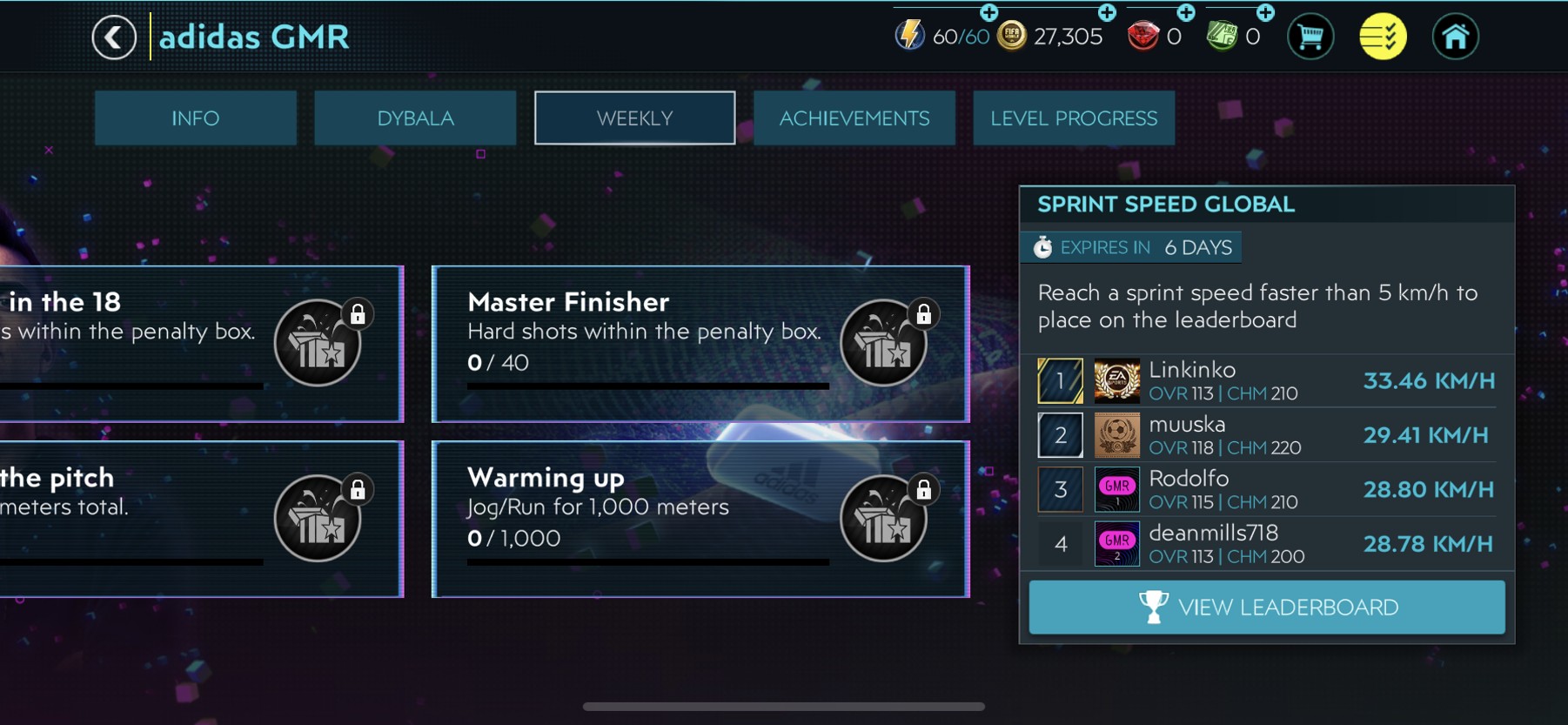This screenshot has height=725, width=1568.
Task: Show the ACHIEVEMENTS tab
Action: pyautogui.click(x=854, y=118)
